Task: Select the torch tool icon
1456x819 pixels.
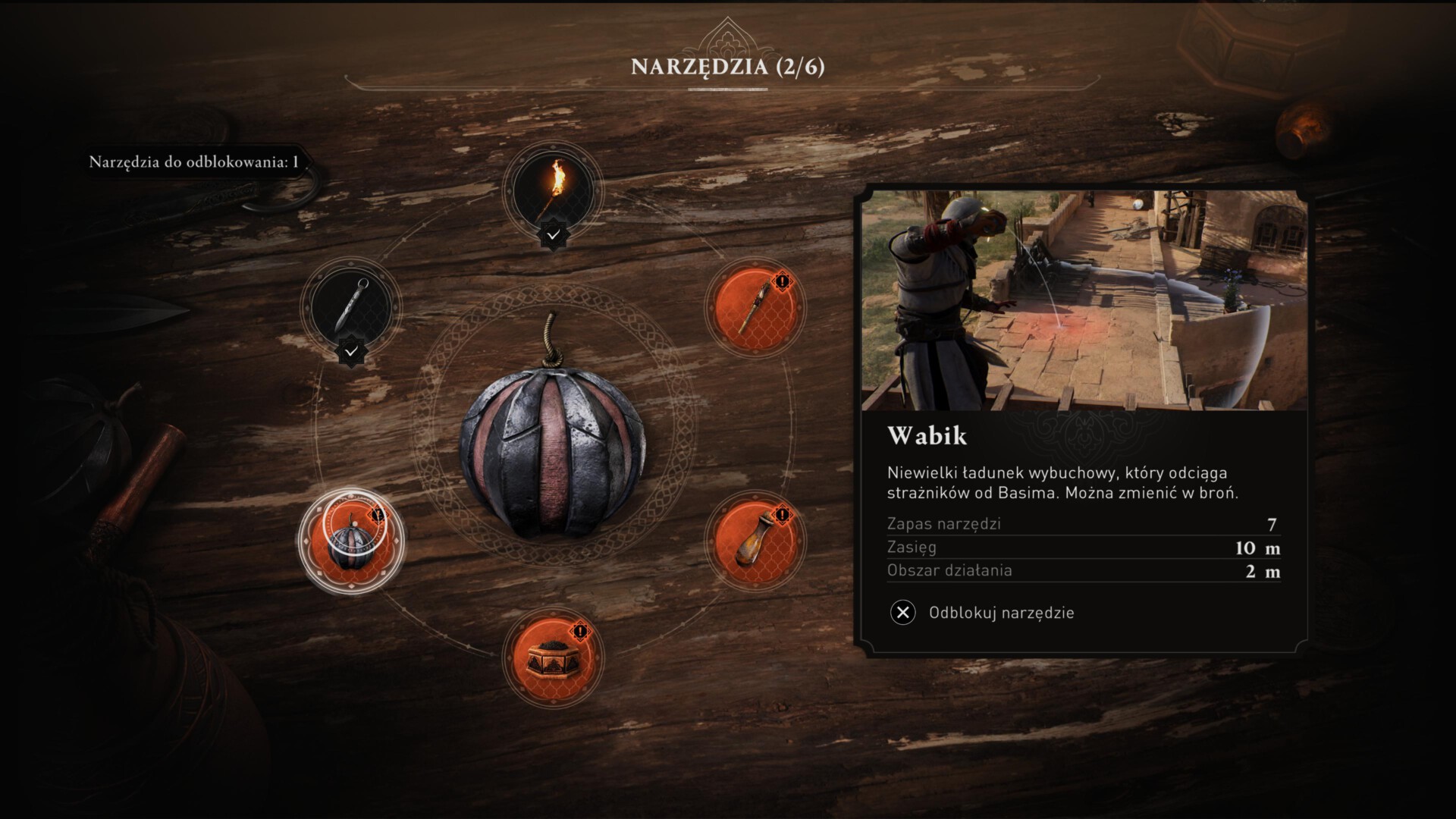Action: click(554, 190)
